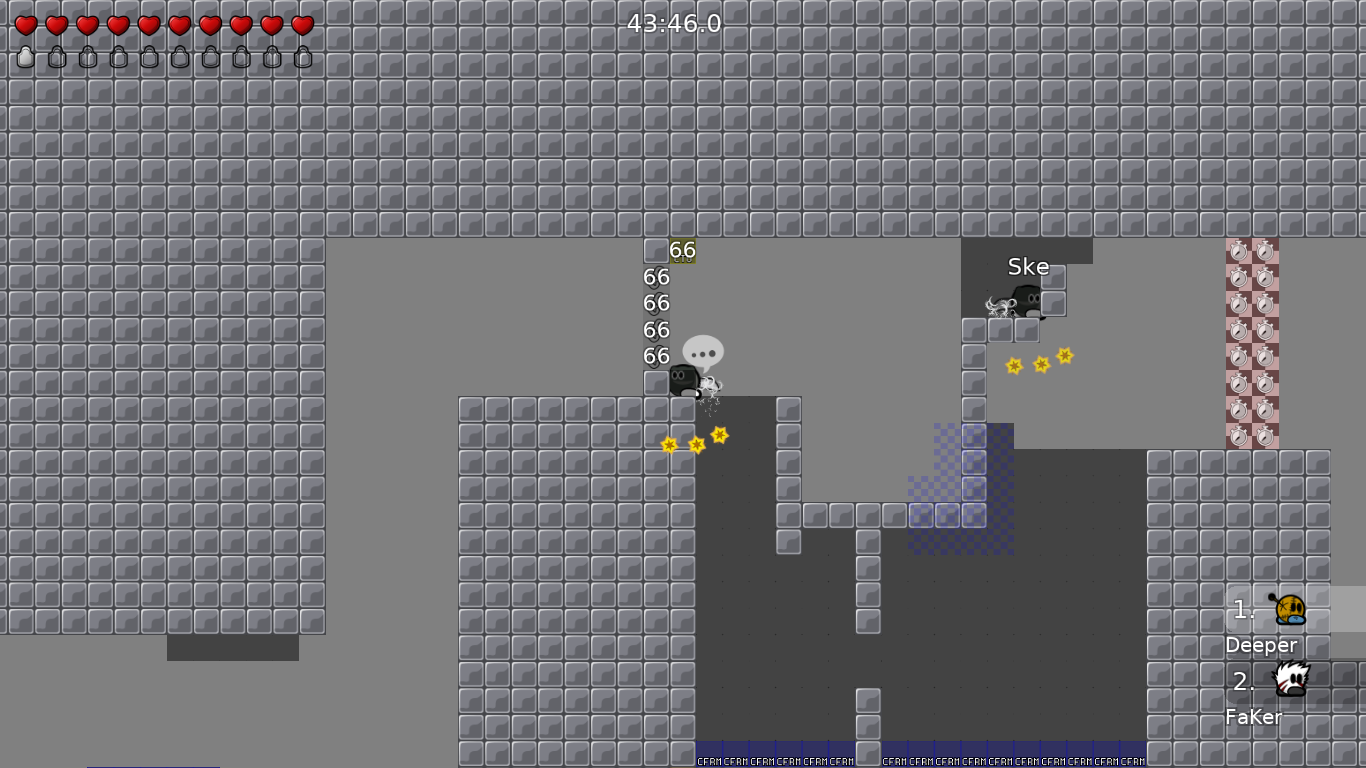Click the speech bubble with three dots
The image size is (1366, 768).
tap(702, 352)
